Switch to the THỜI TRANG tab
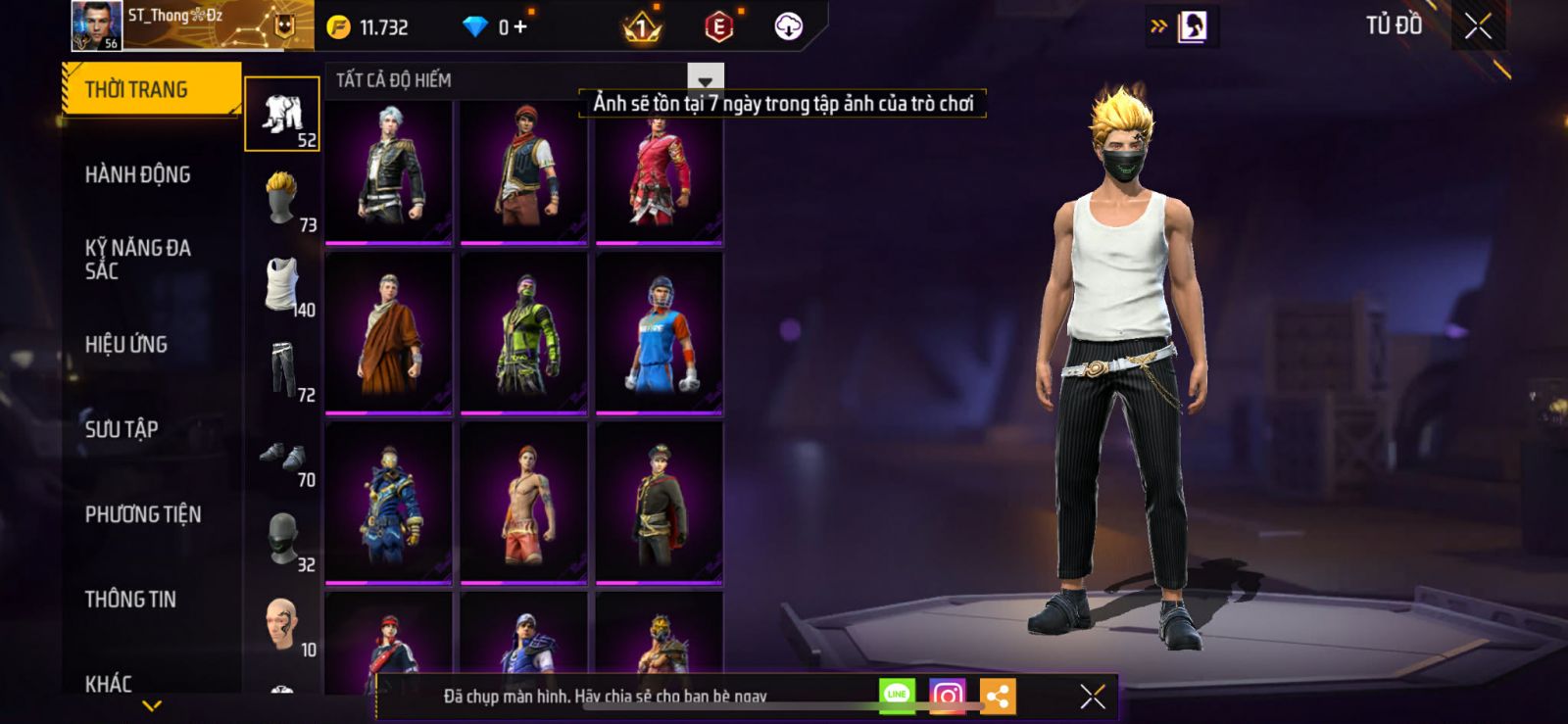The width and height of the screenshot is (1568, 724). pos(150,89)
